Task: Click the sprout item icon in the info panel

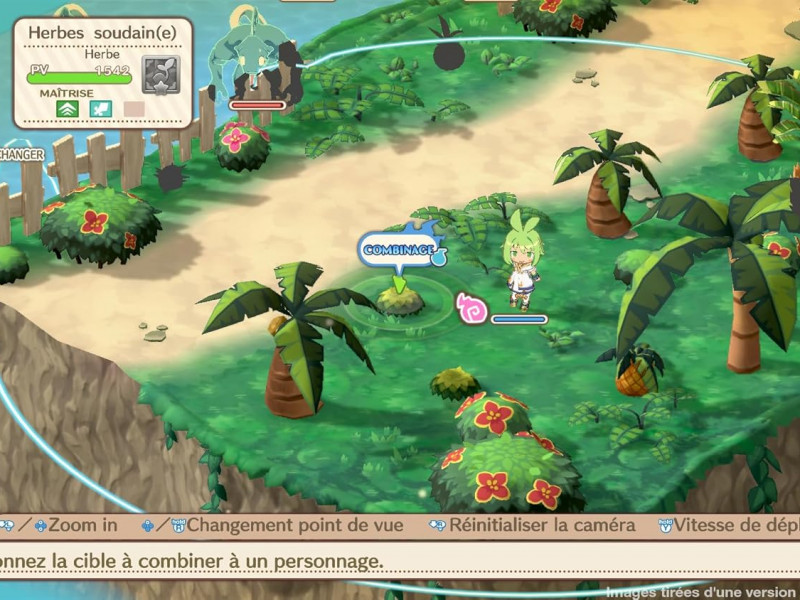Action: click(x=160, y=74)
